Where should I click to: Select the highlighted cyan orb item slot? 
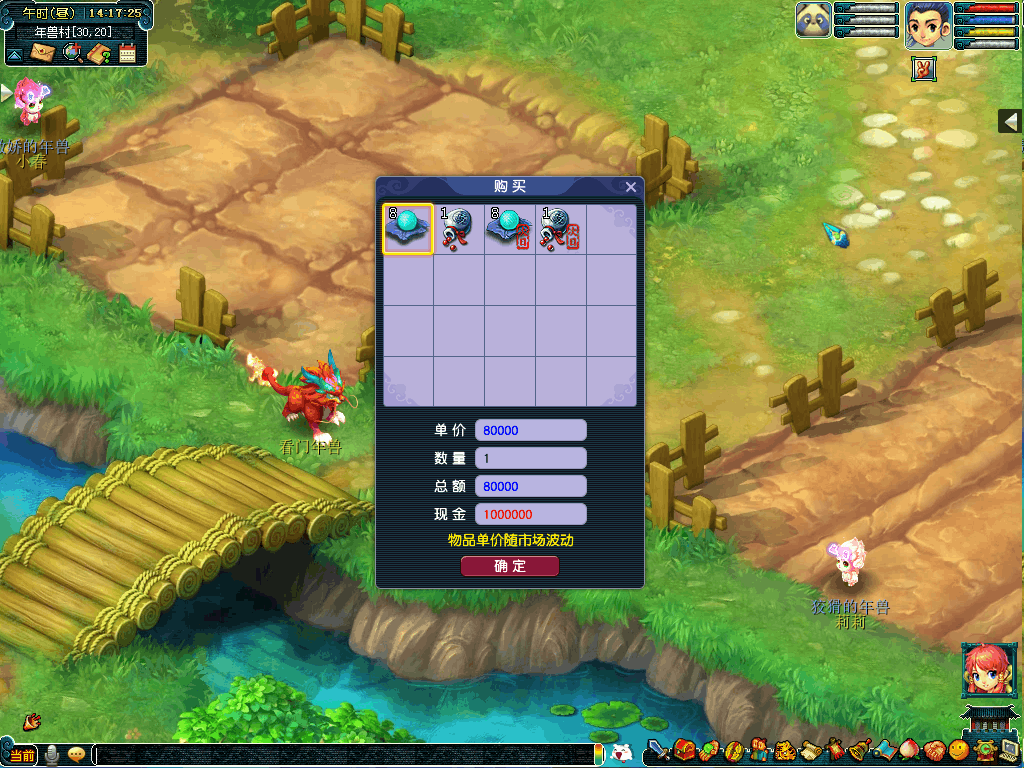coord(408,229)
